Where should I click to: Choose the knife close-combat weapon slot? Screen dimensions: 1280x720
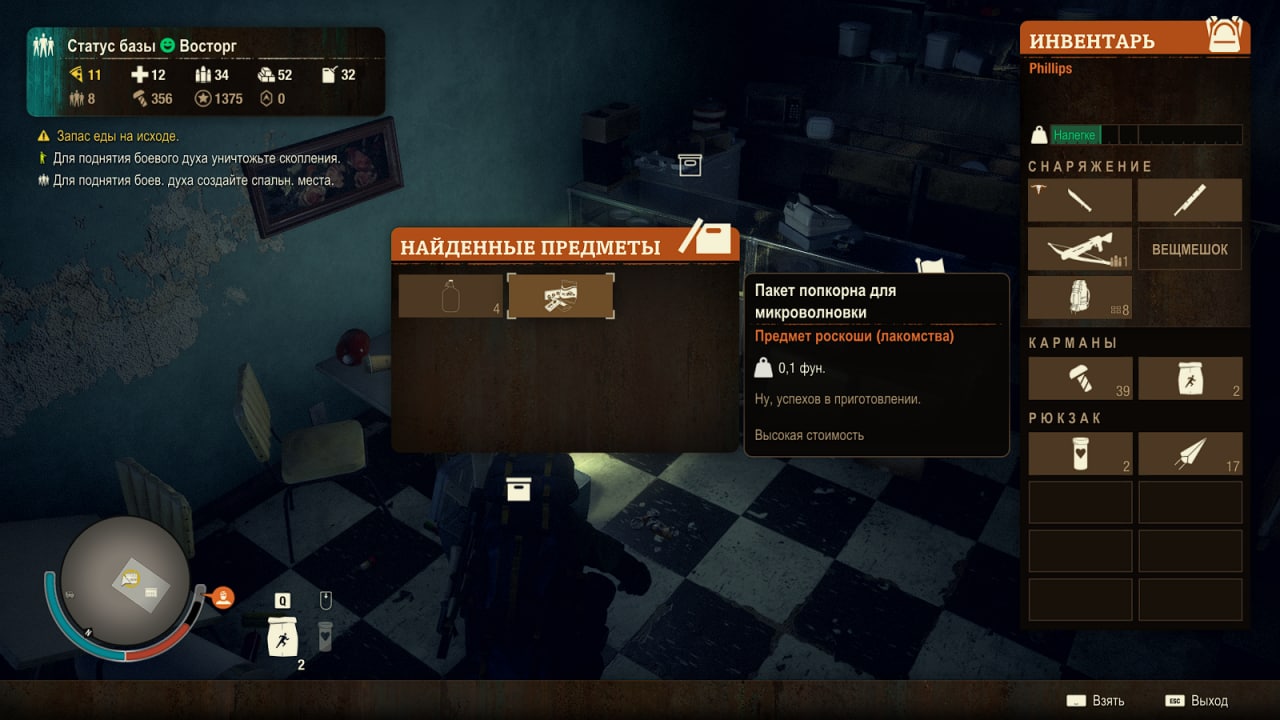click(1190, 200)
